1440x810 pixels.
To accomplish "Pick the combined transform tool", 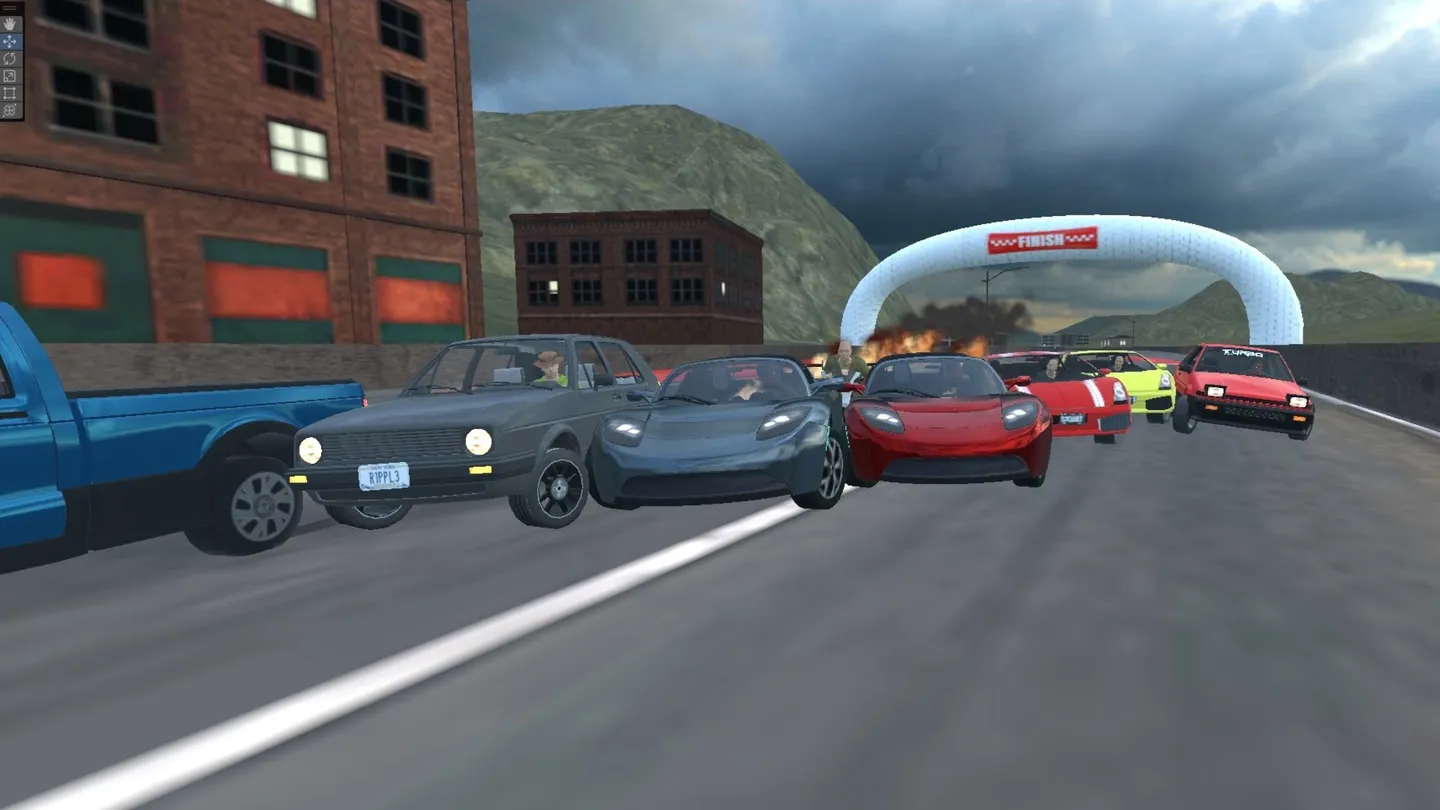I will (10, 110).
